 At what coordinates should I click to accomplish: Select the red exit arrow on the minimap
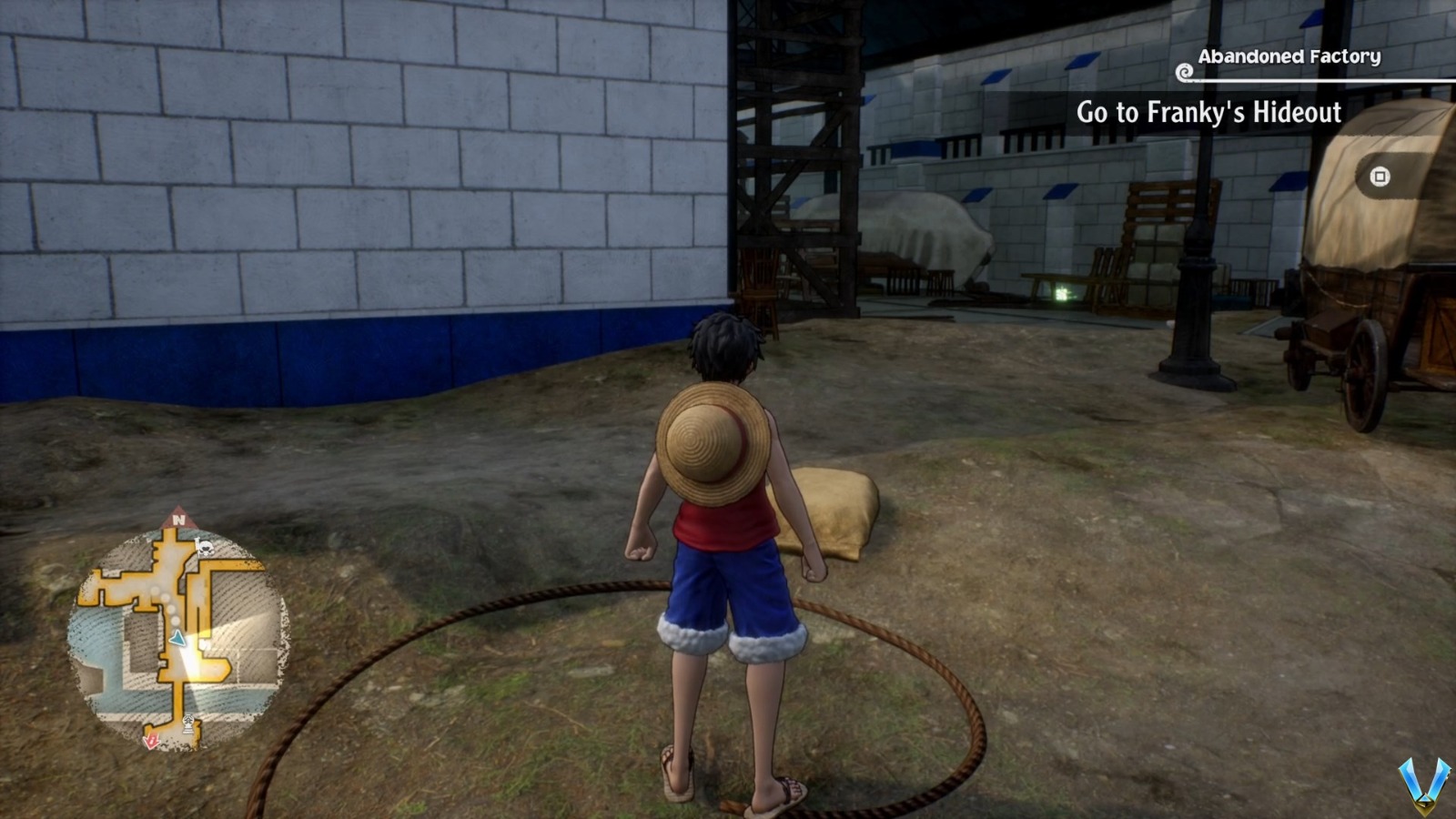(151, 741)
